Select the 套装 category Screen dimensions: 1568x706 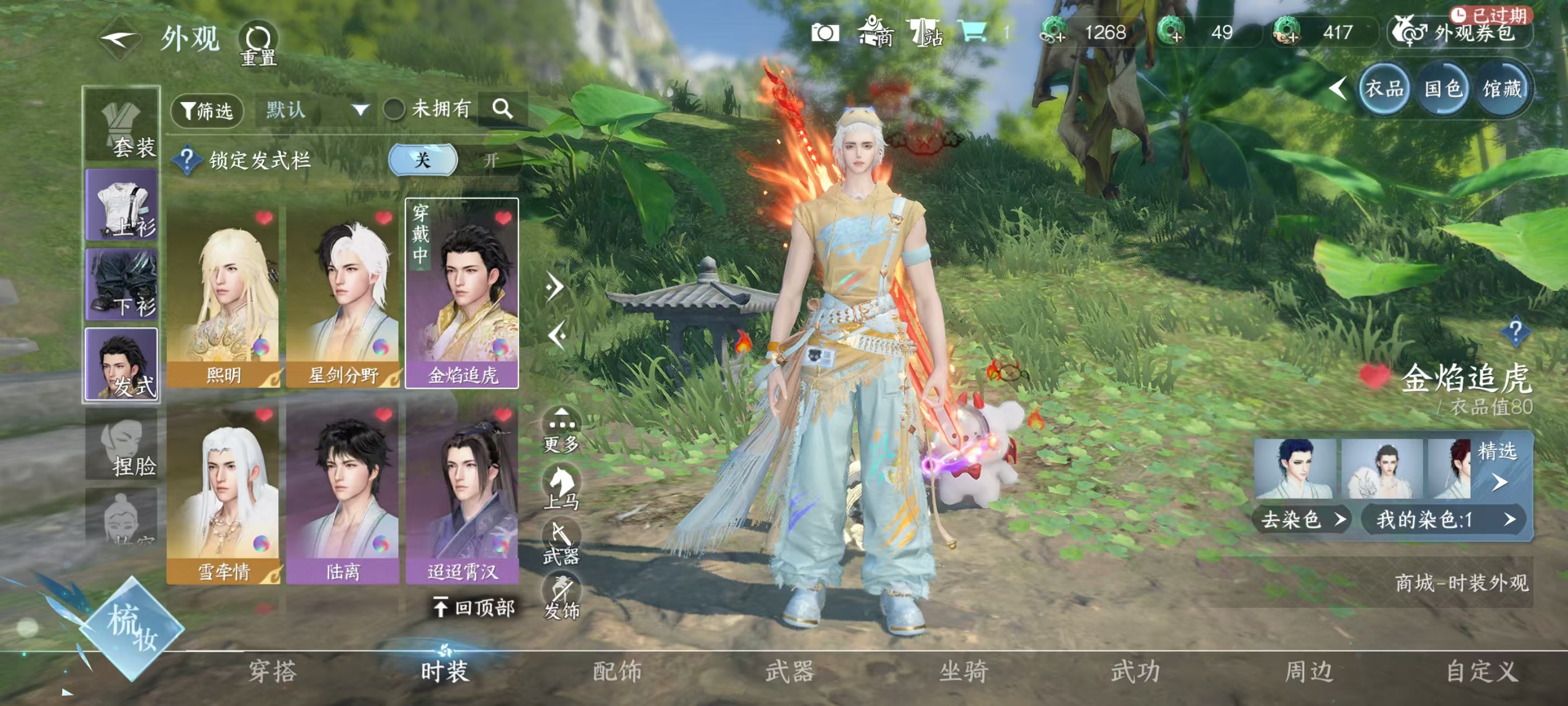pyautogui.click(x=122, y=126)
